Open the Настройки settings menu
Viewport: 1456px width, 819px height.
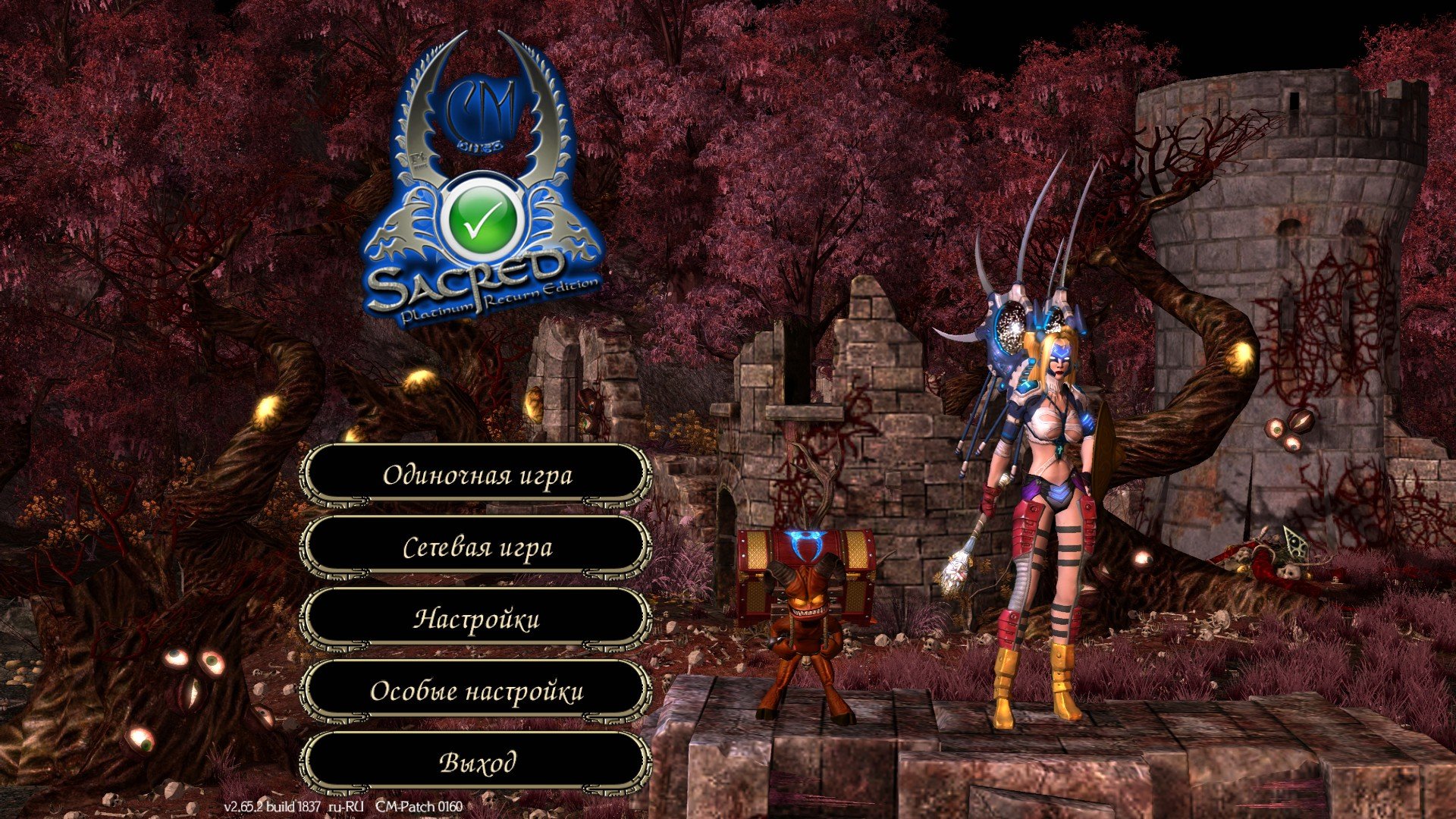tap(477, 619)
